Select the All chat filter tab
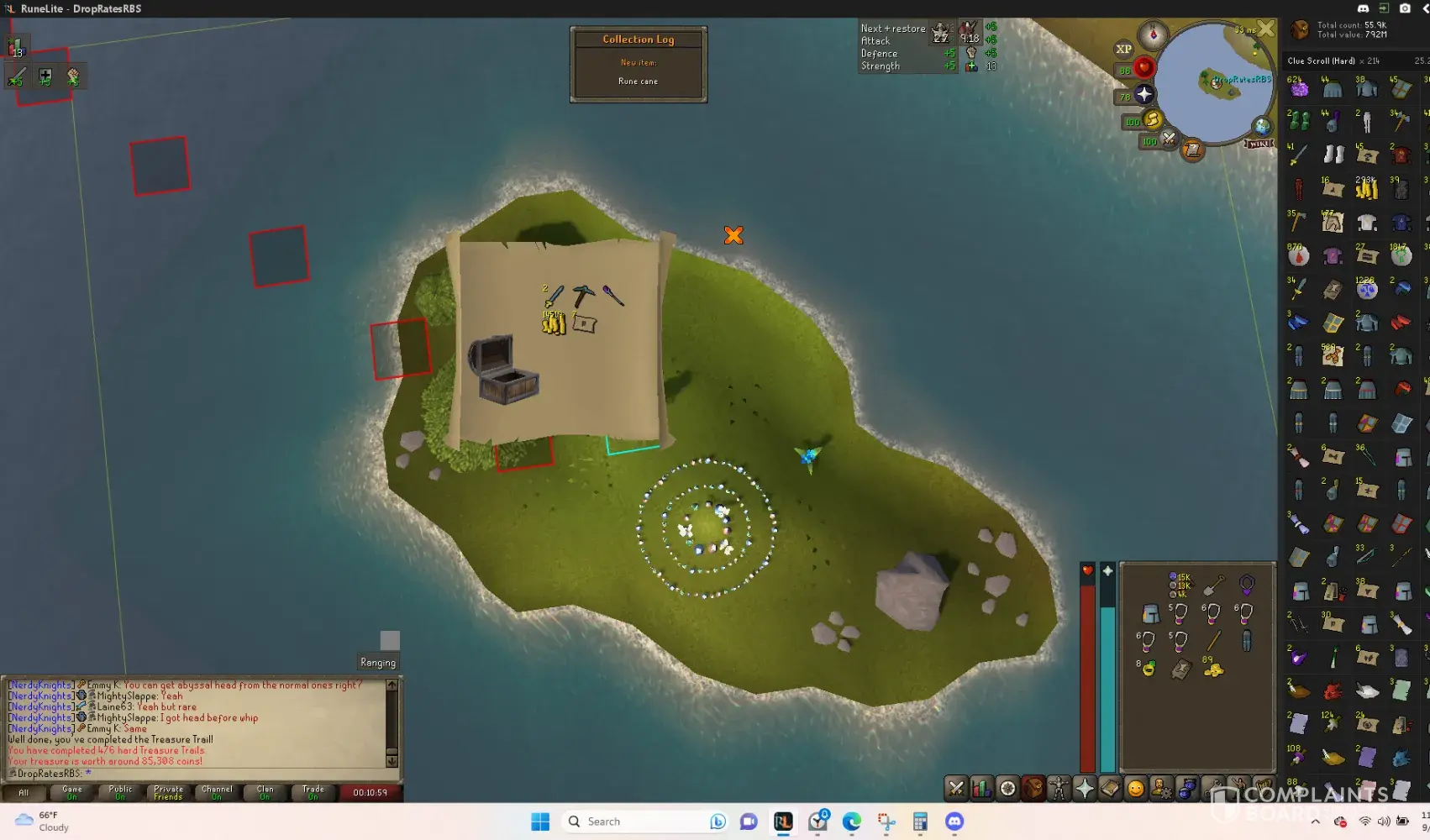Viewport: 1430px width, 840px height. tap(24, 792)
